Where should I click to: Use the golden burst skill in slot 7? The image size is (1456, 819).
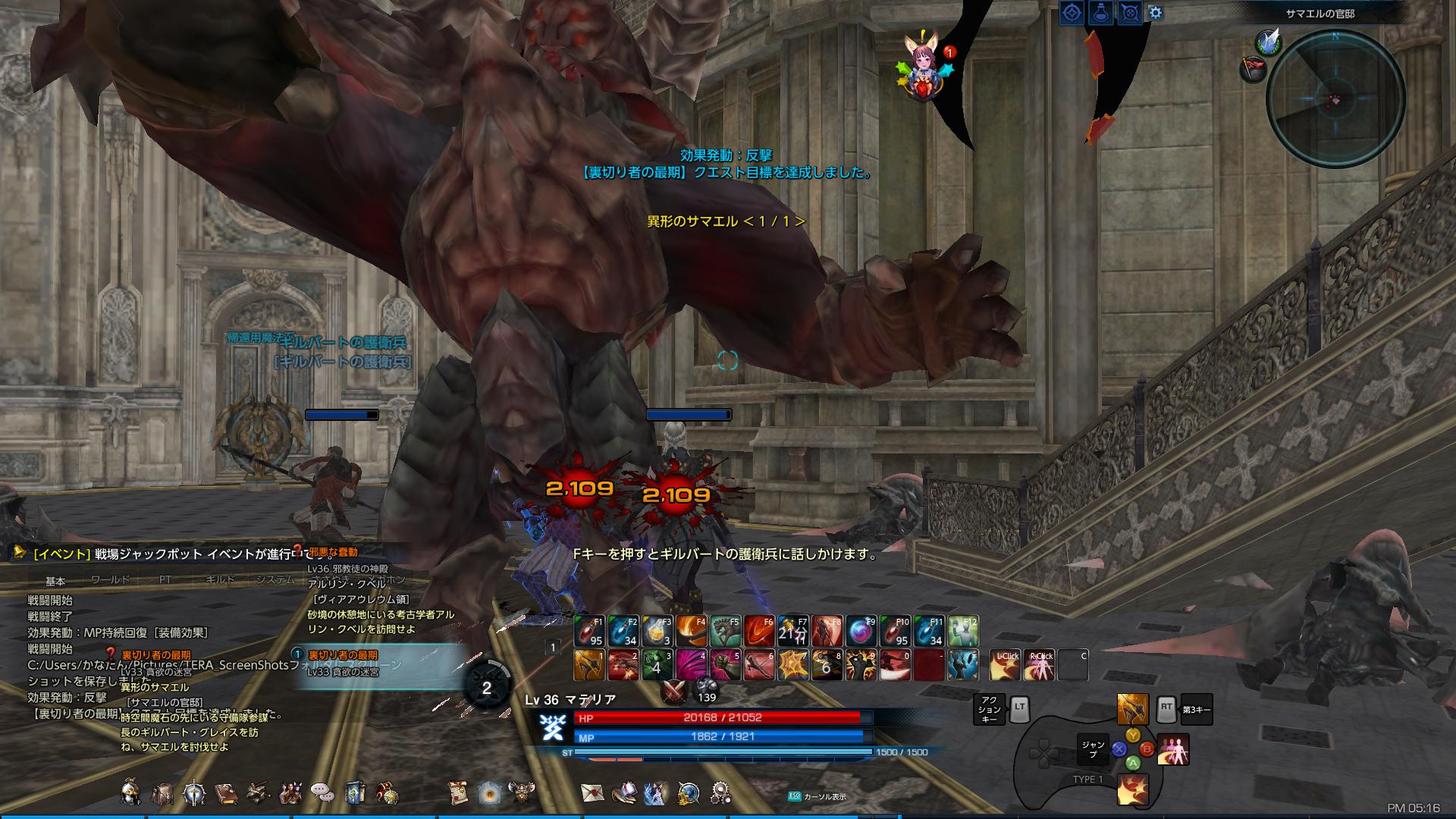tap(793, 665)
